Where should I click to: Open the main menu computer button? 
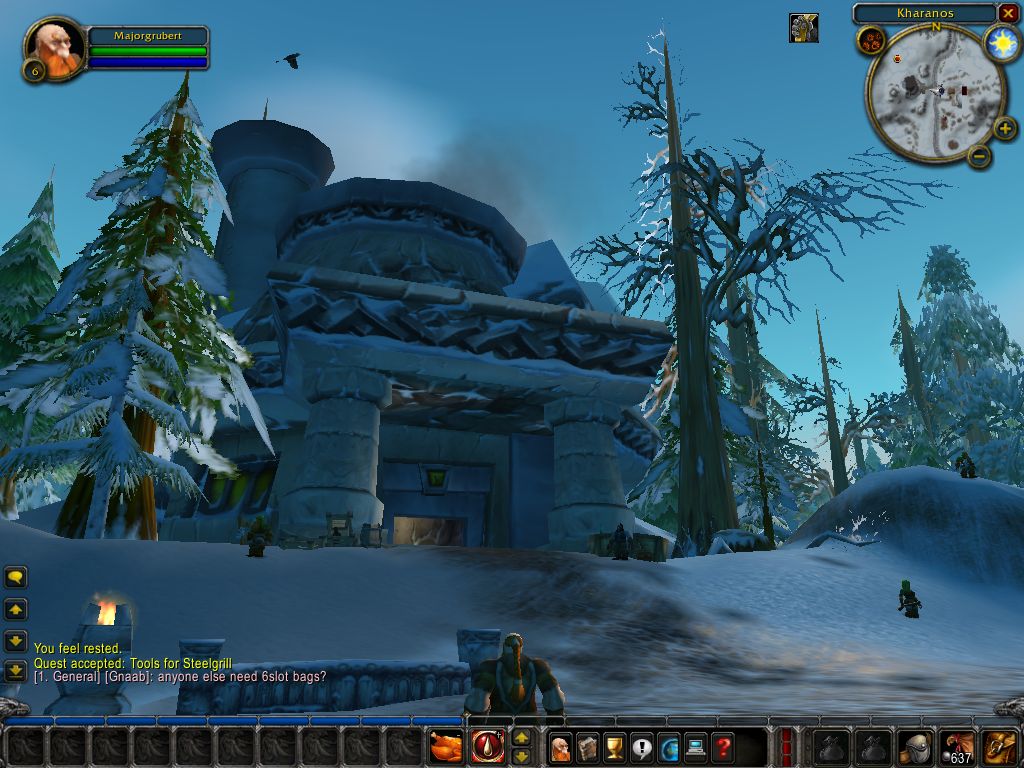click(695, 746)
